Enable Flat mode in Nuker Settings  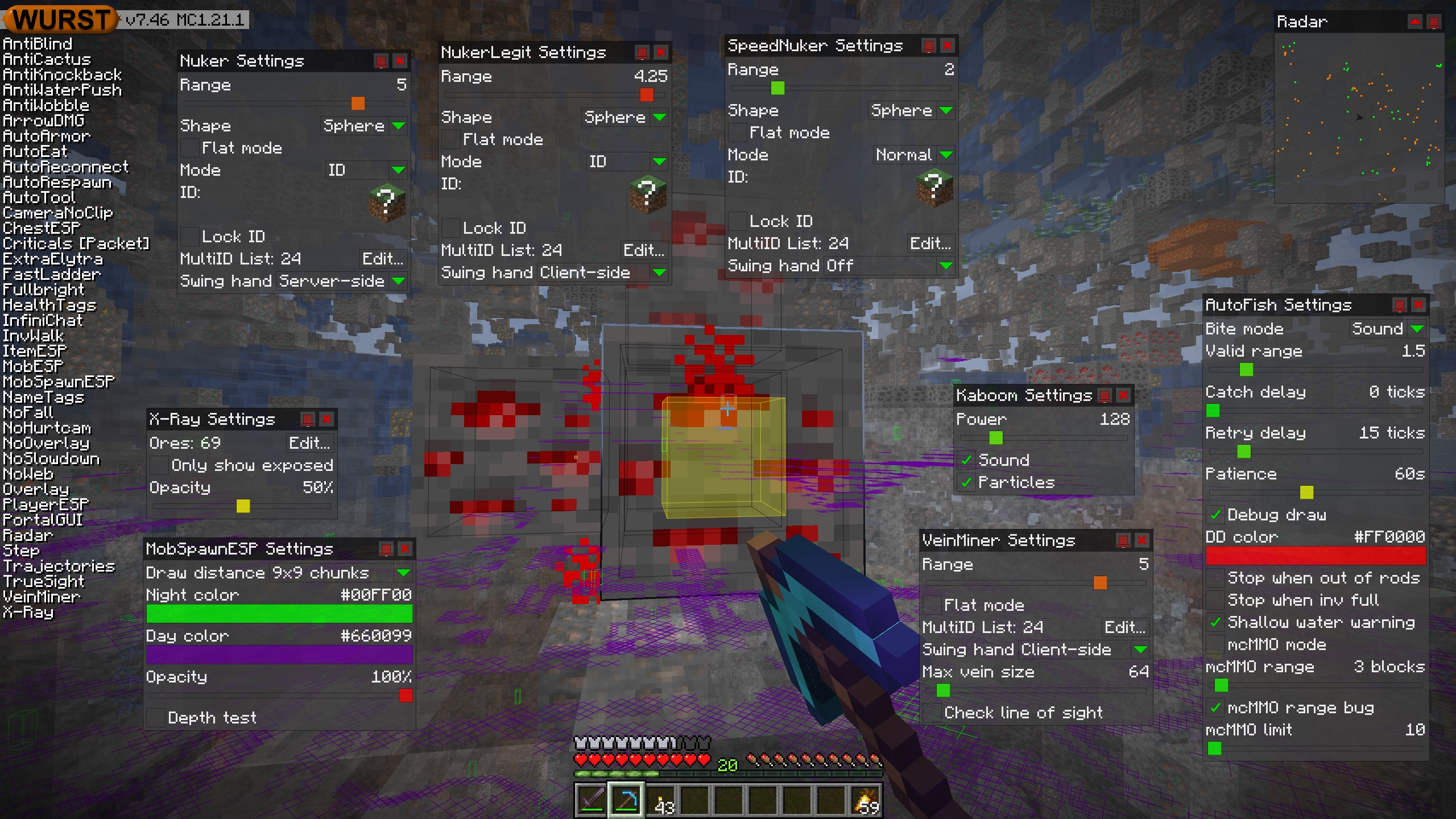189,147
